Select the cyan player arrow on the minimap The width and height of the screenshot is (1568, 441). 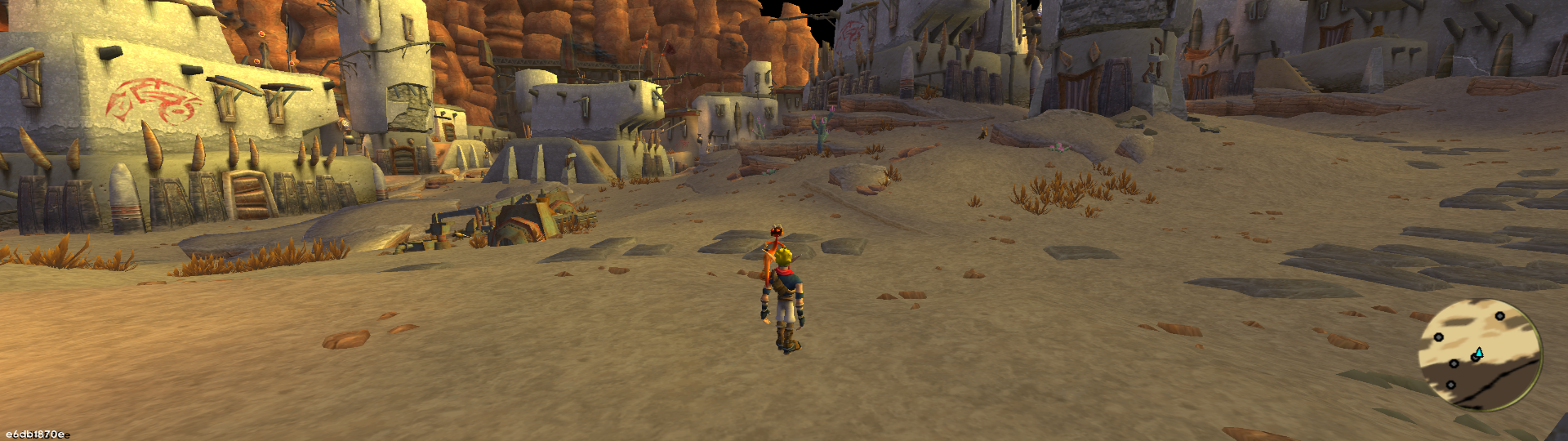[x=1478, y=353]
